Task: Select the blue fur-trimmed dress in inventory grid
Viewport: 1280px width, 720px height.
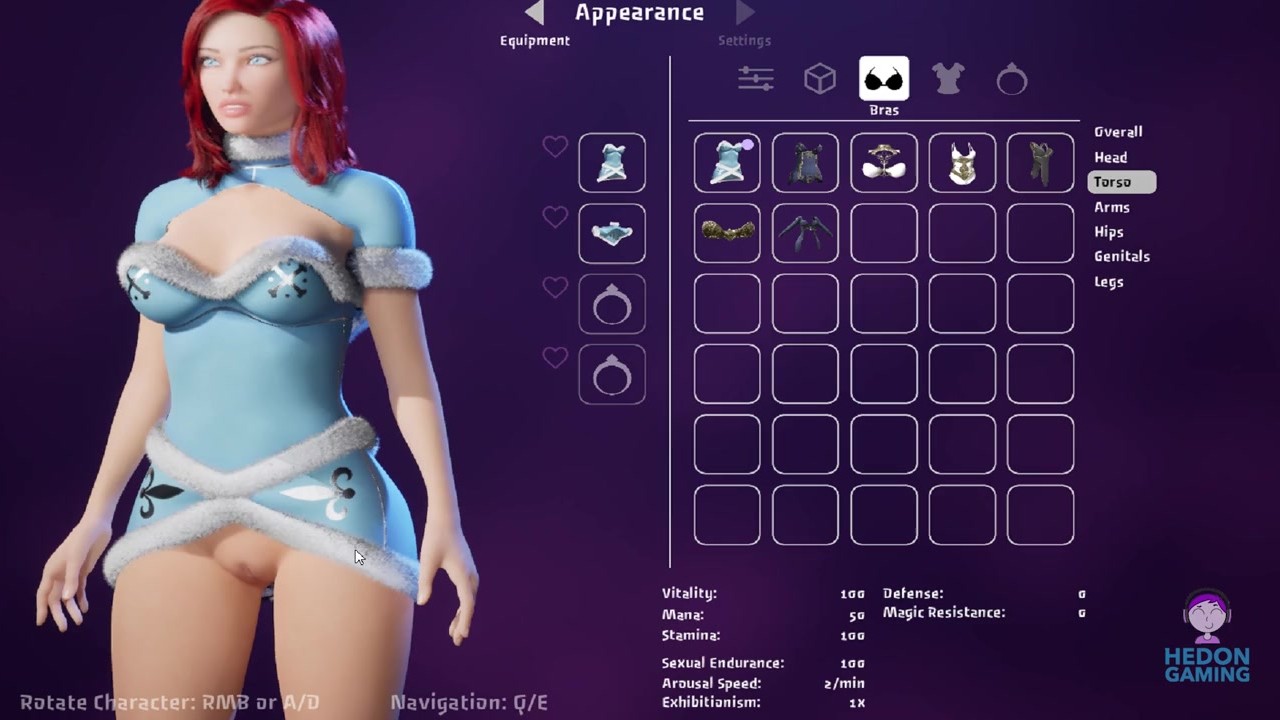Action: coord(727,163)
